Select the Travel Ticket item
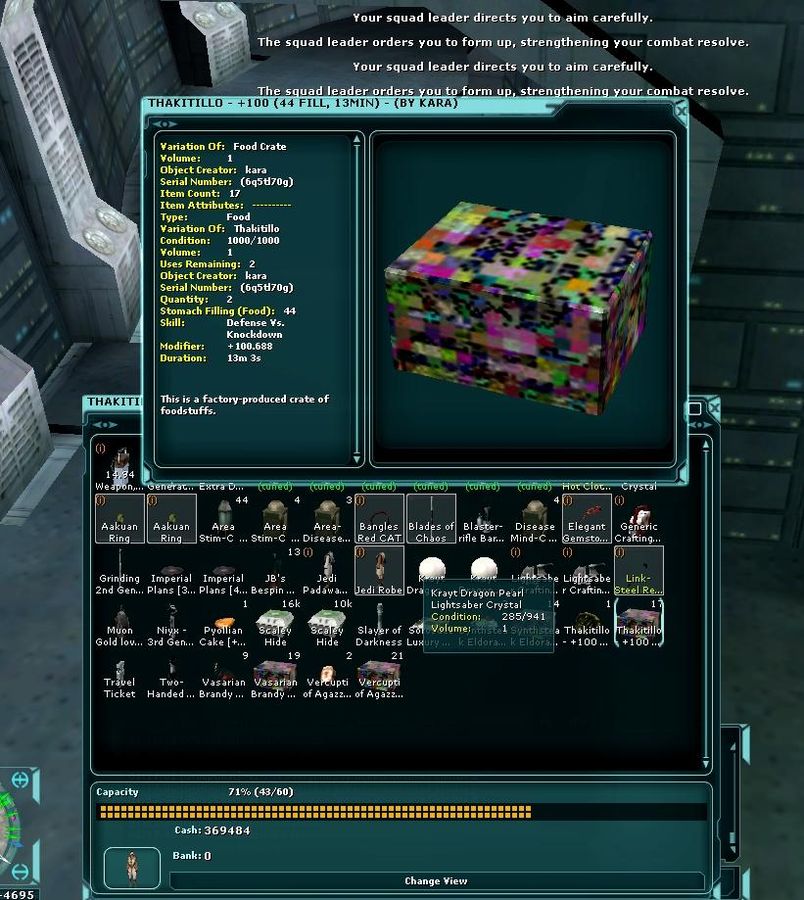 (119, 675)
